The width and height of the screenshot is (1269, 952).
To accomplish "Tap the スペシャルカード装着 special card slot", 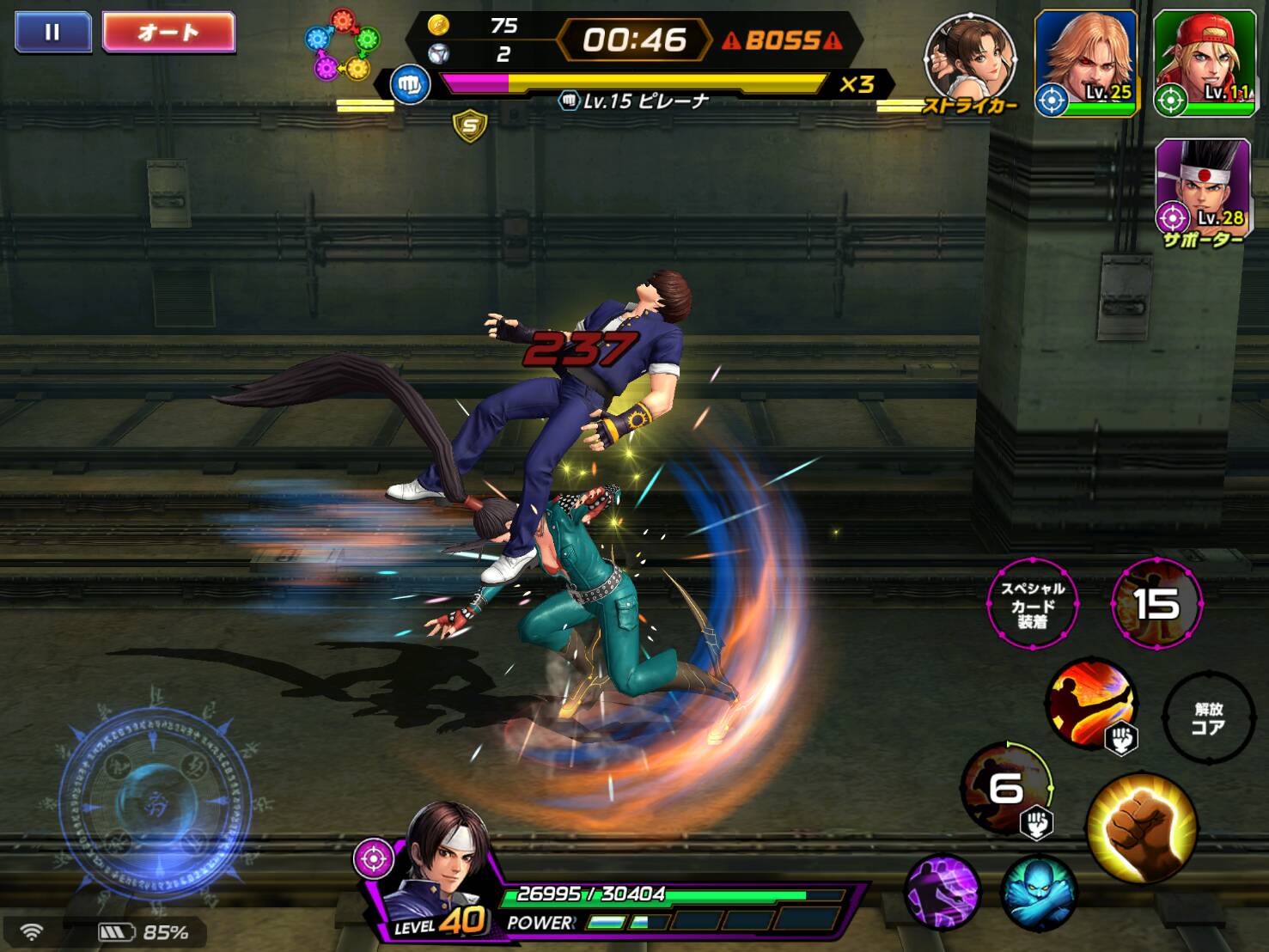I will [x=1032, y=605].
